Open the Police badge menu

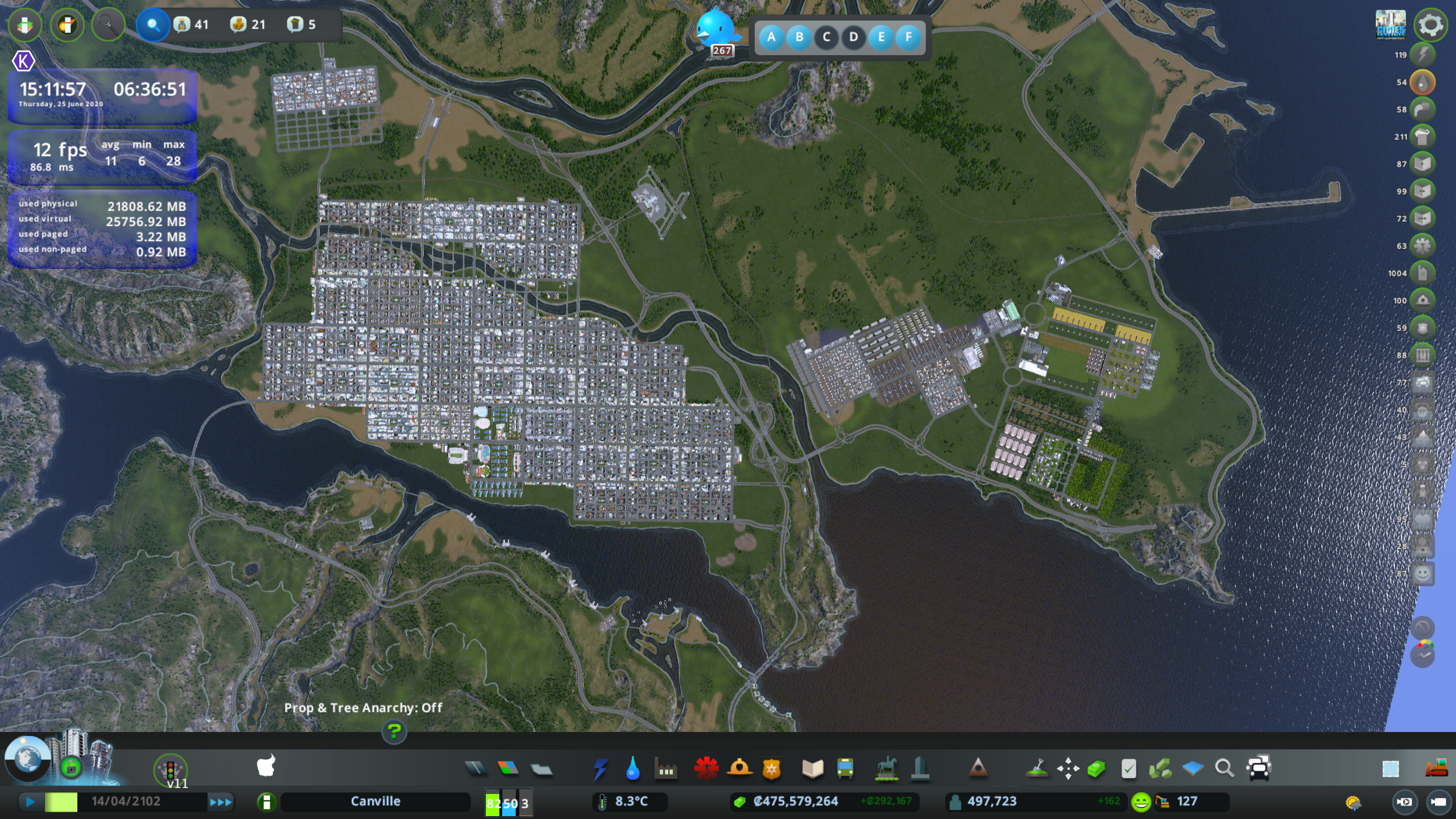772,768
